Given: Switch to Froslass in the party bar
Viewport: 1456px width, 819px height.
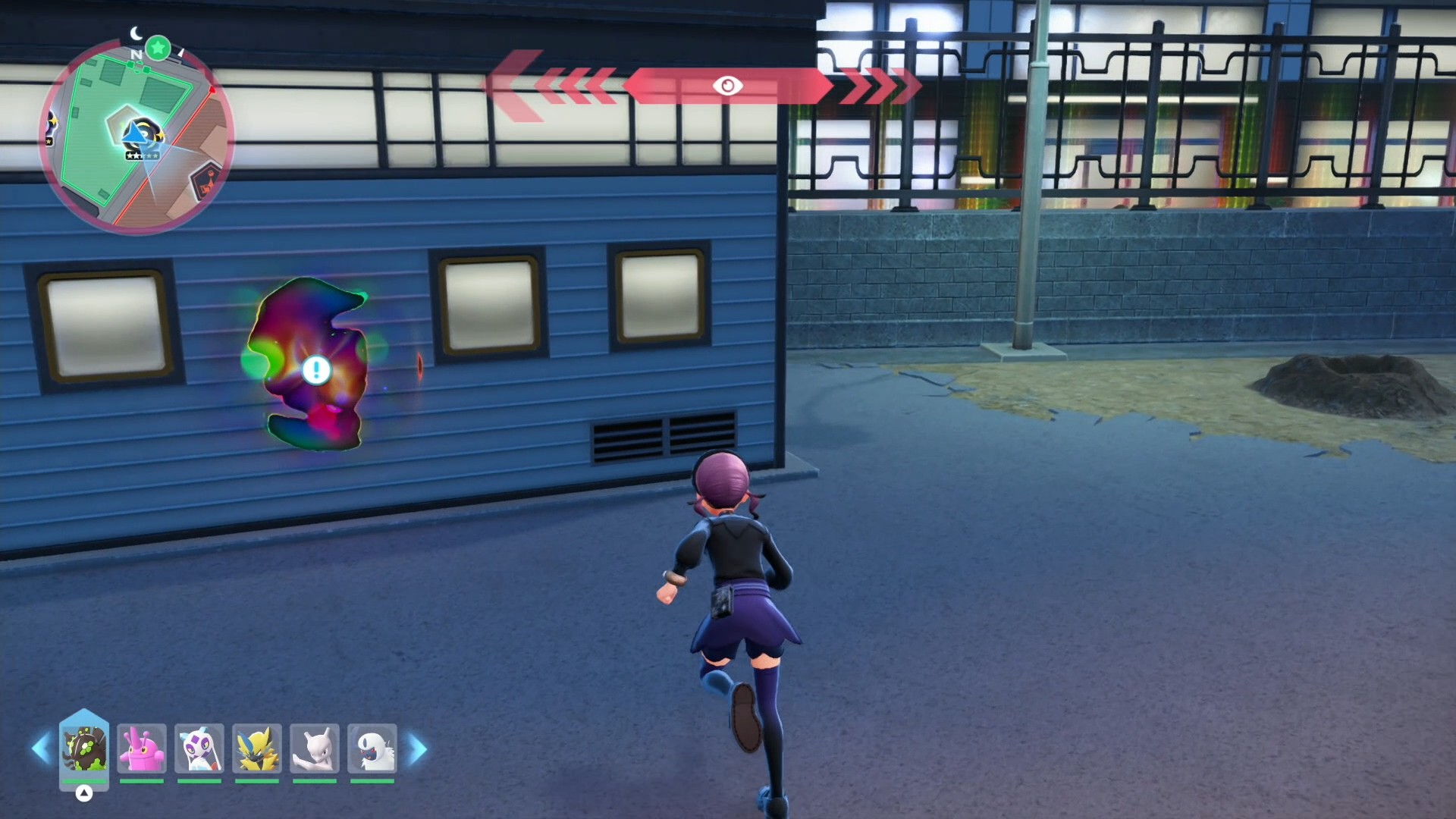Looking at the screenshot, I should coord(199,748).
